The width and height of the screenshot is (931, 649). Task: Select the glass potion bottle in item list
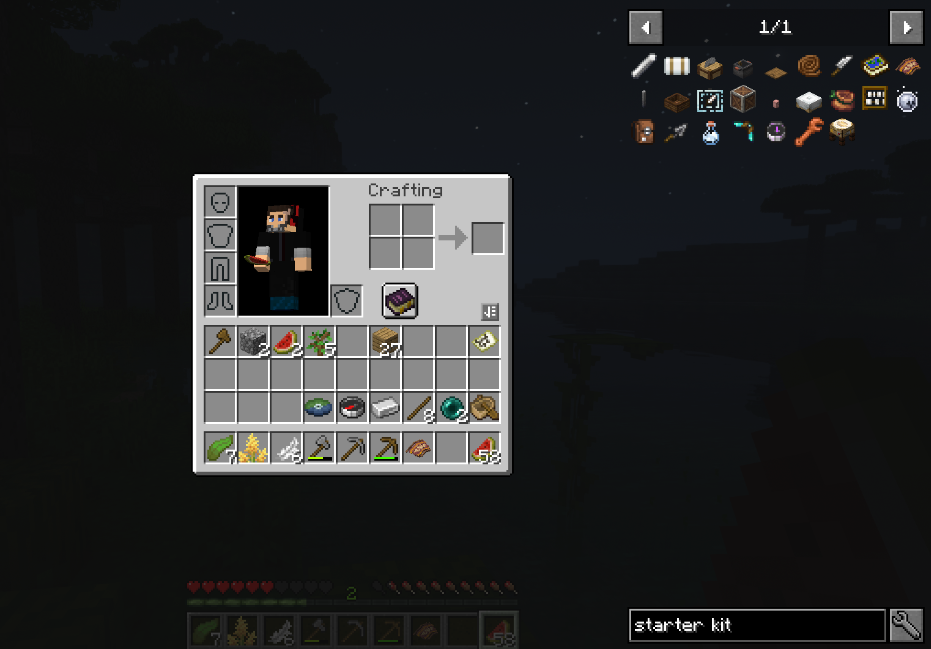tap(710, 132)
